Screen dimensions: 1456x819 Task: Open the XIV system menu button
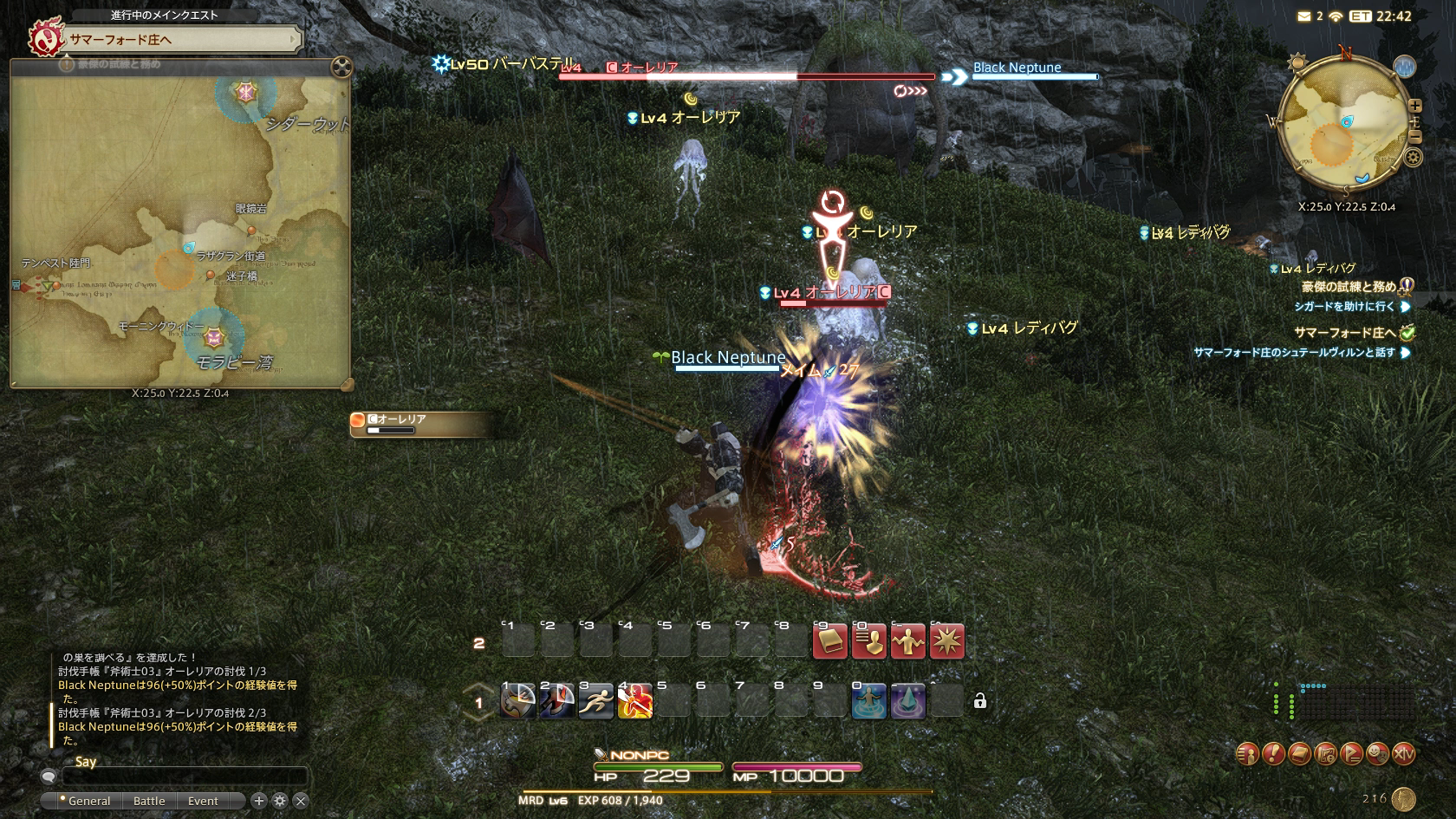1403,754
